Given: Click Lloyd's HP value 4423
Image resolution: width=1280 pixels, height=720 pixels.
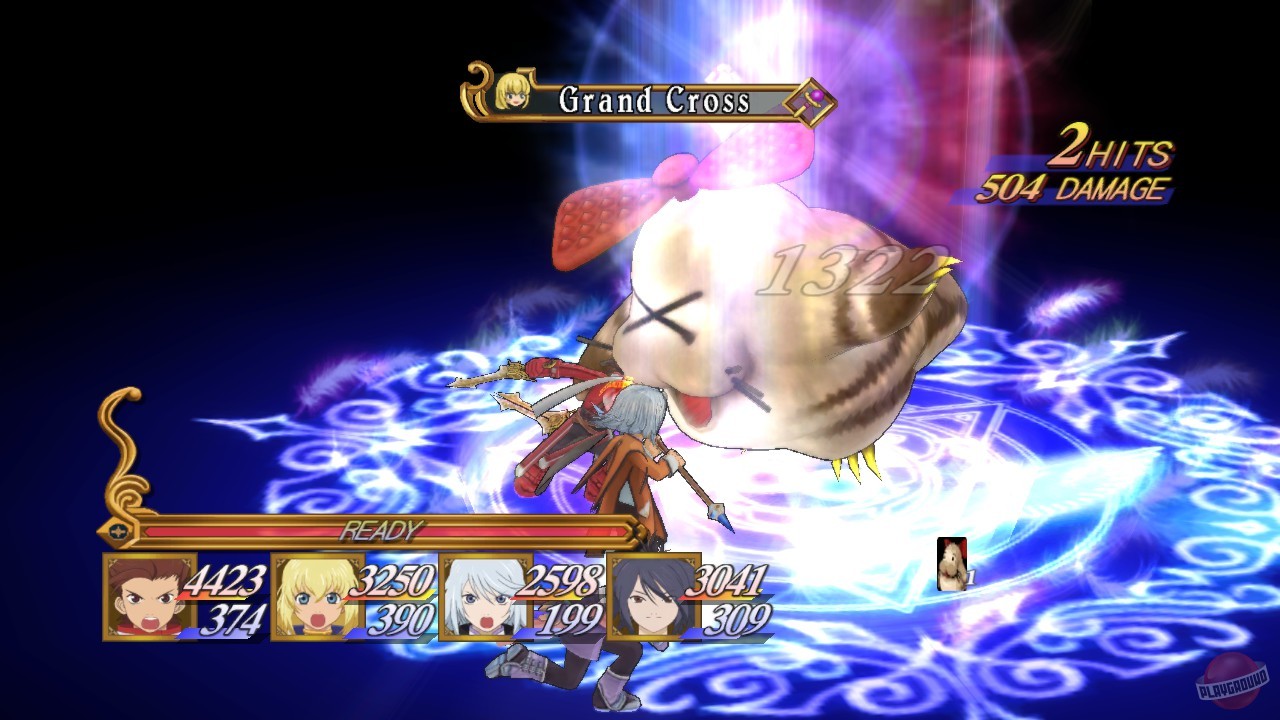Looking at the screenshot, I should click(x=221, y=578).
